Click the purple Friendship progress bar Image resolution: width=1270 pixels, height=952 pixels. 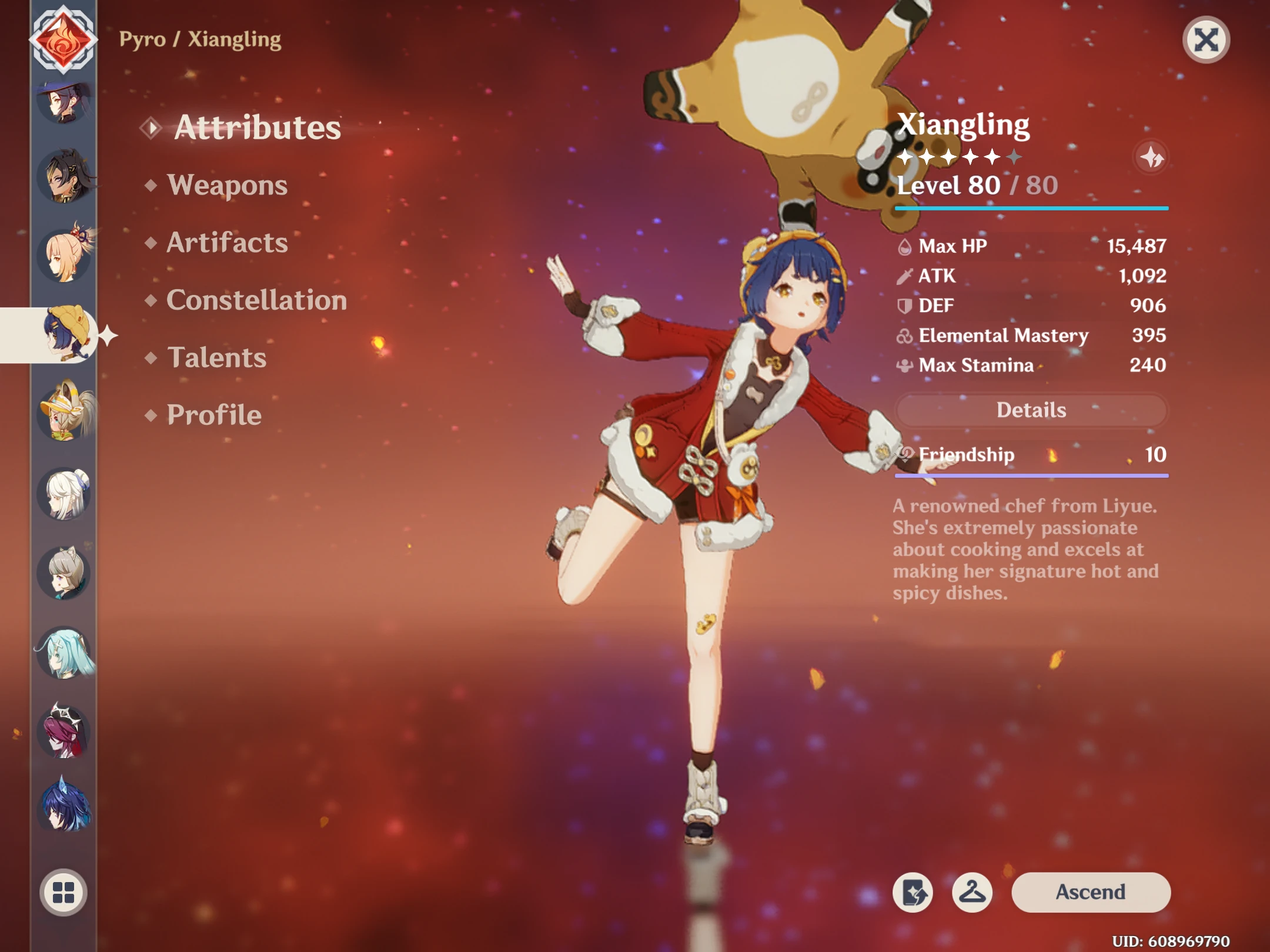point(1031,475)
